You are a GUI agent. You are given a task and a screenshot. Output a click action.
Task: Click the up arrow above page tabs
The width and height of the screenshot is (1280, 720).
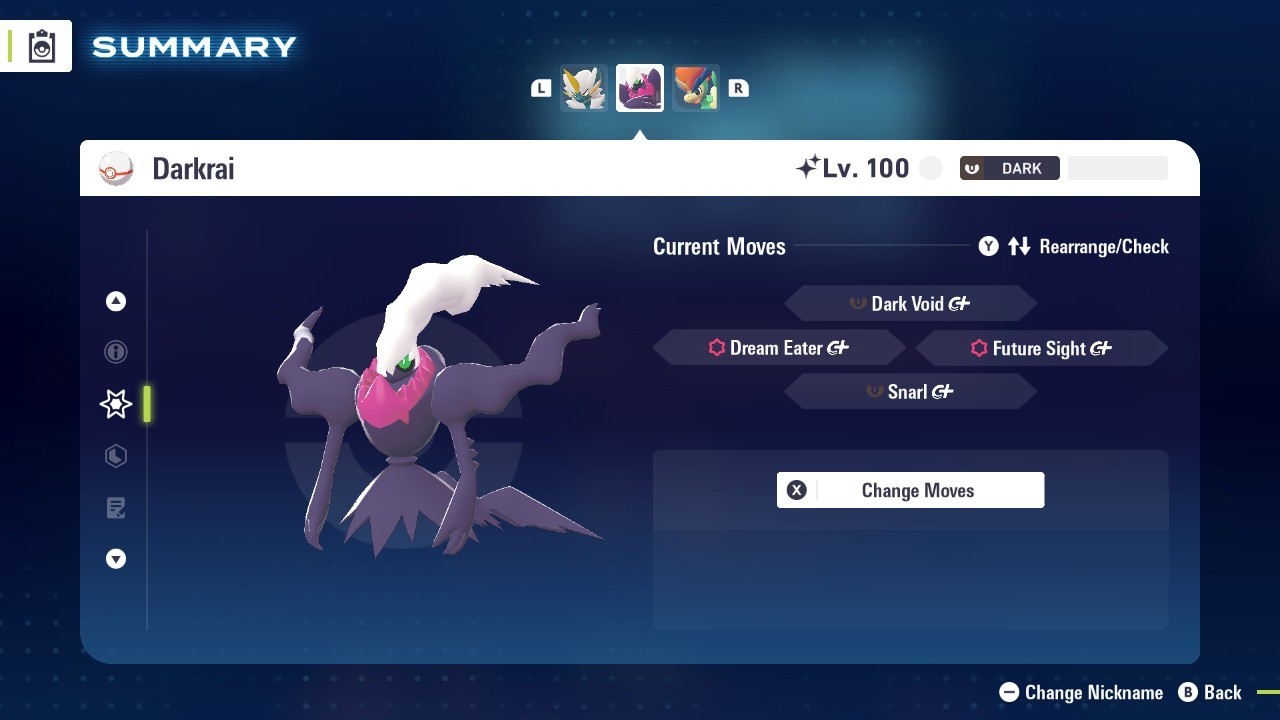pos(116,301)
